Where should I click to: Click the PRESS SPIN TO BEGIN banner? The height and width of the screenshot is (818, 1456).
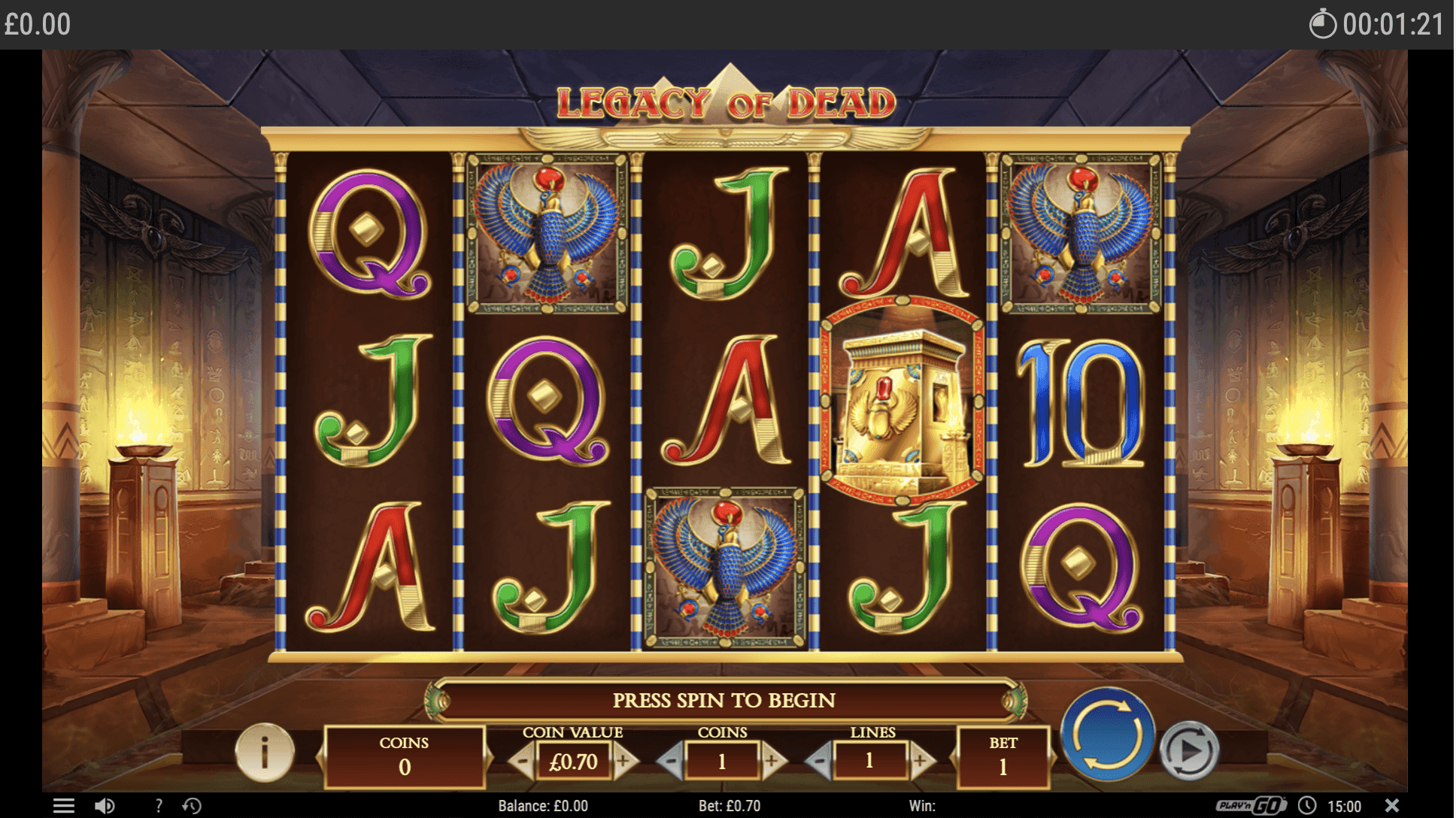[x=726, y=700]
